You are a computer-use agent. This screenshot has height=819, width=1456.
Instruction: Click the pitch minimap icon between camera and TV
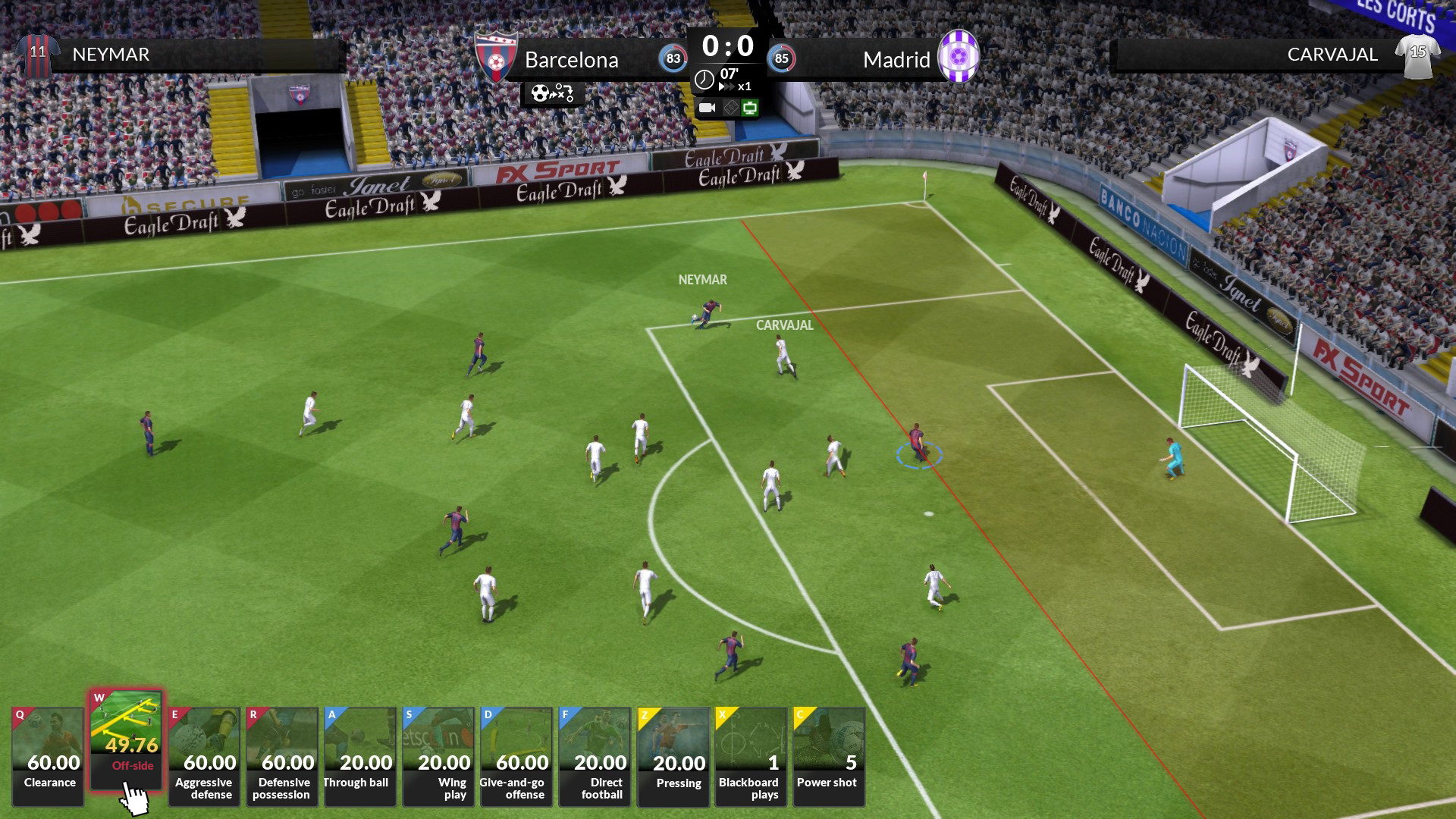point(730,108)
